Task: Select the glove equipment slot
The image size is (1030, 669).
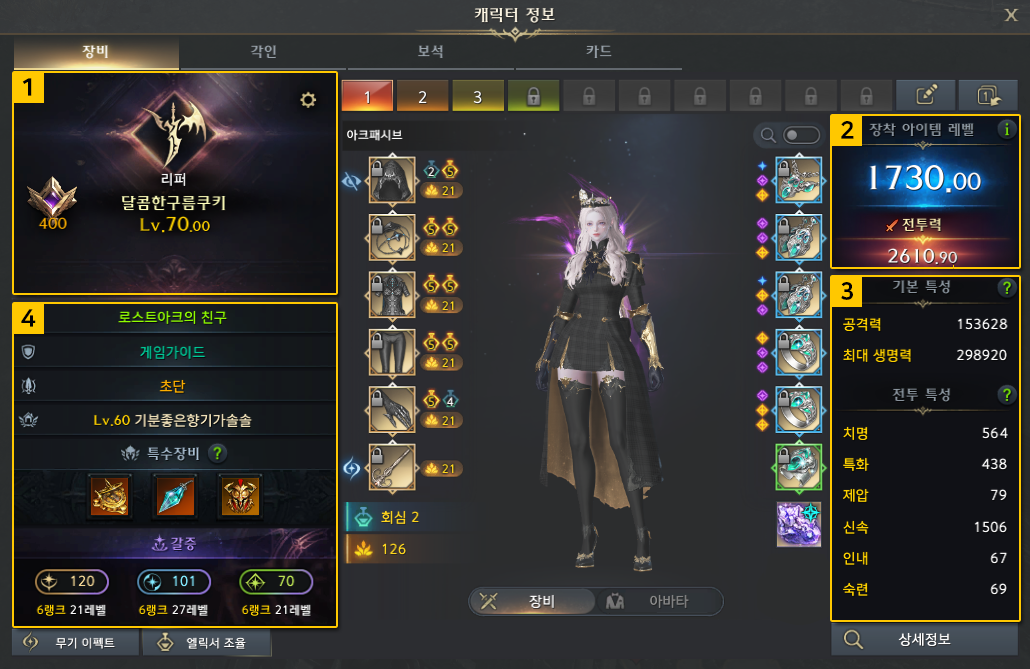Action: point(392,410)
